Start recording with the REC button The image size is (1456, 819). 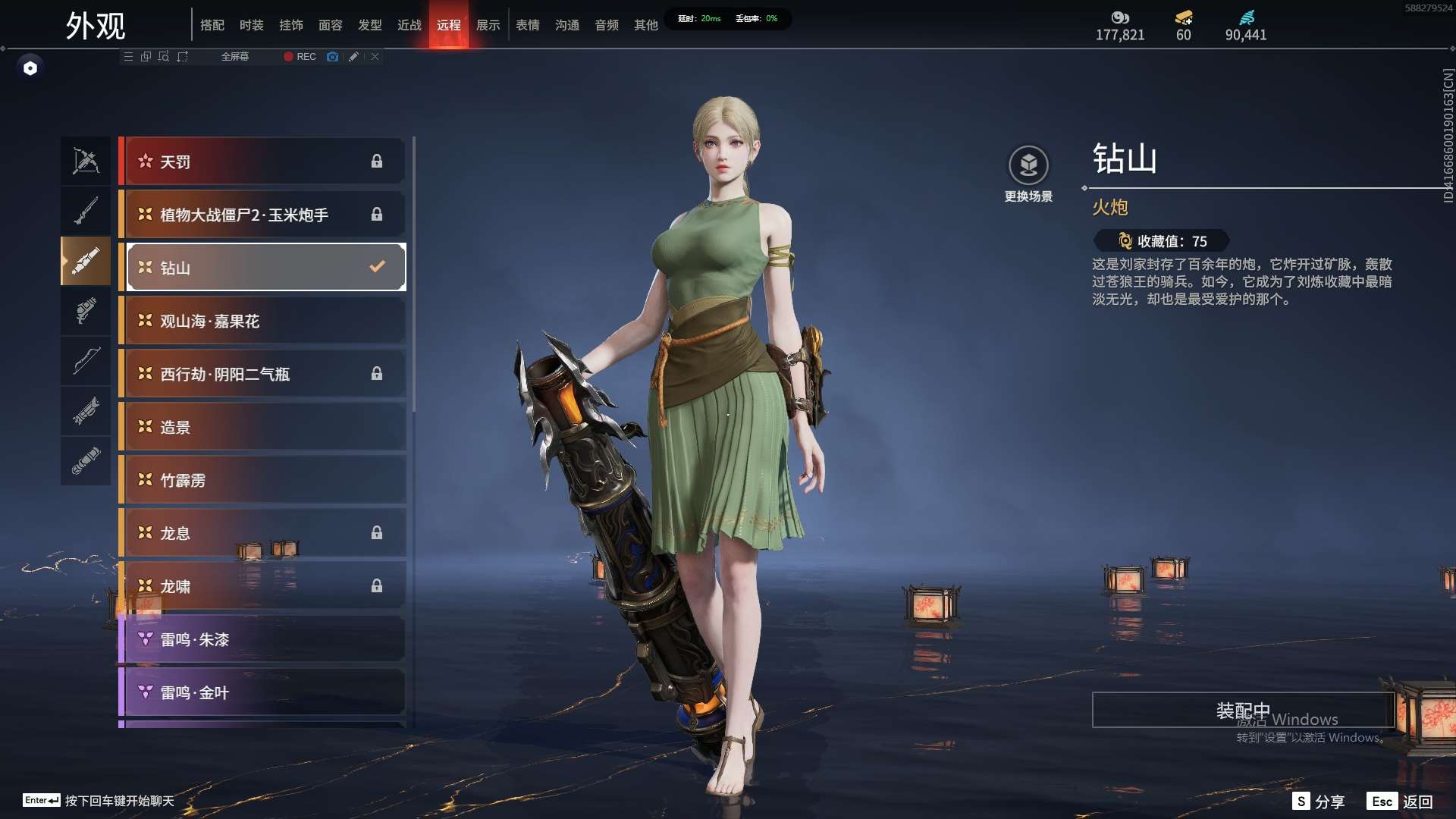point(300,57)
